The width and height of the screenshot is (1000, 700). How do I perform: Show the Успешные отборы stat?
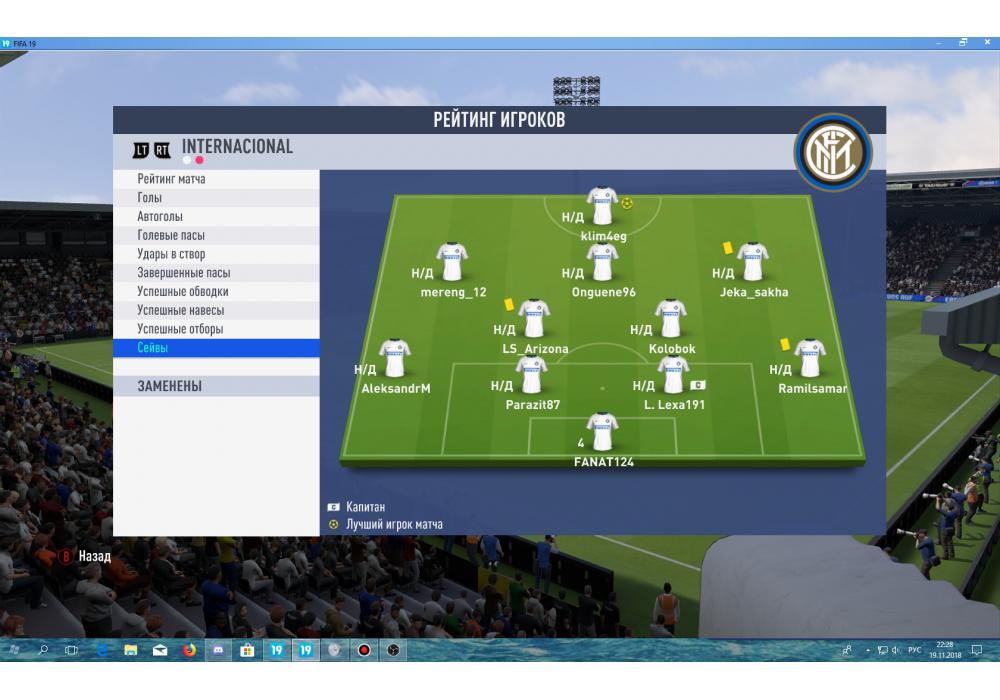pyautogui.click(x=215, y=329)
